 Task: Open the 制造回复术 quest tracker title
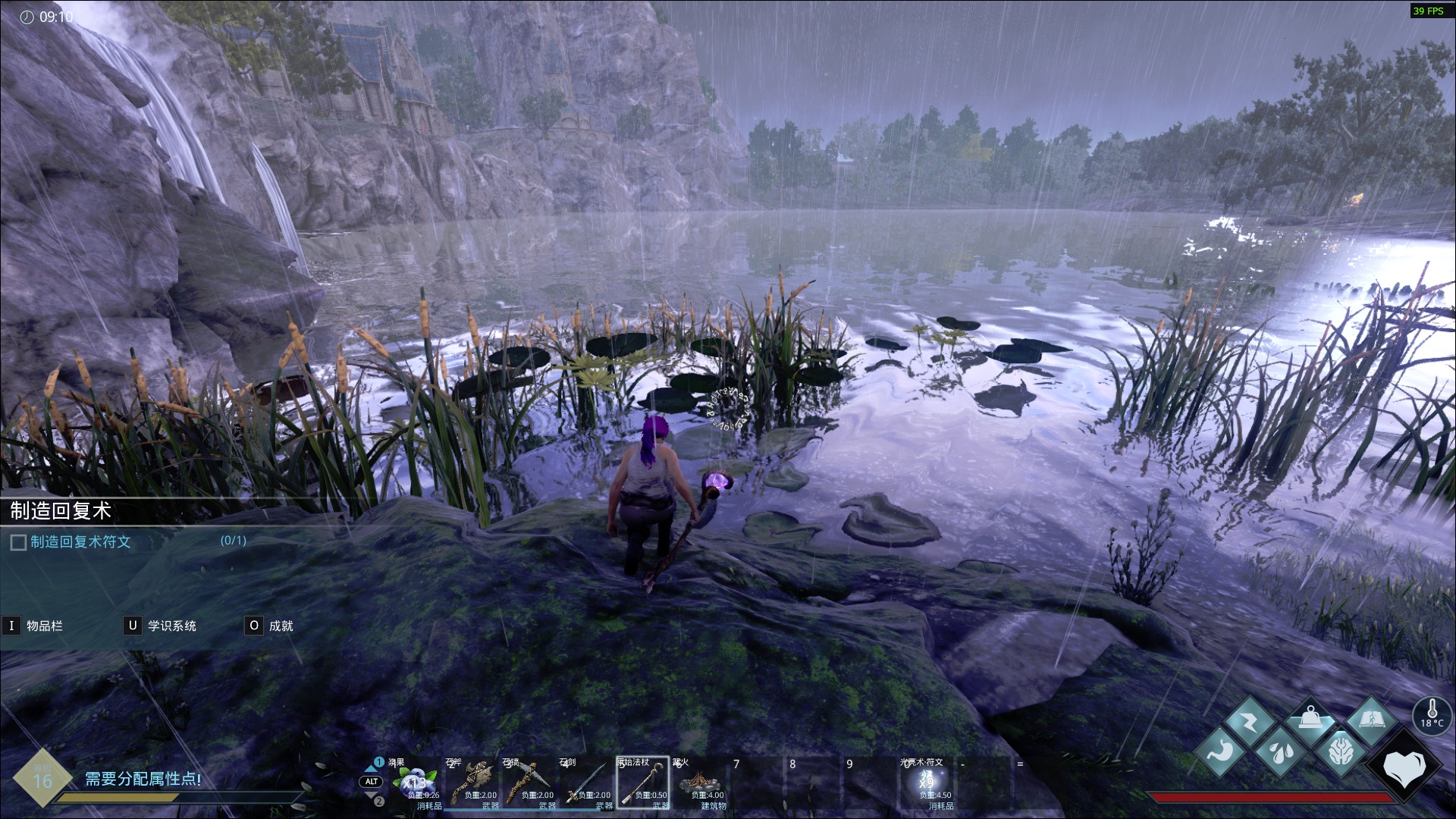tap(61, 511)
